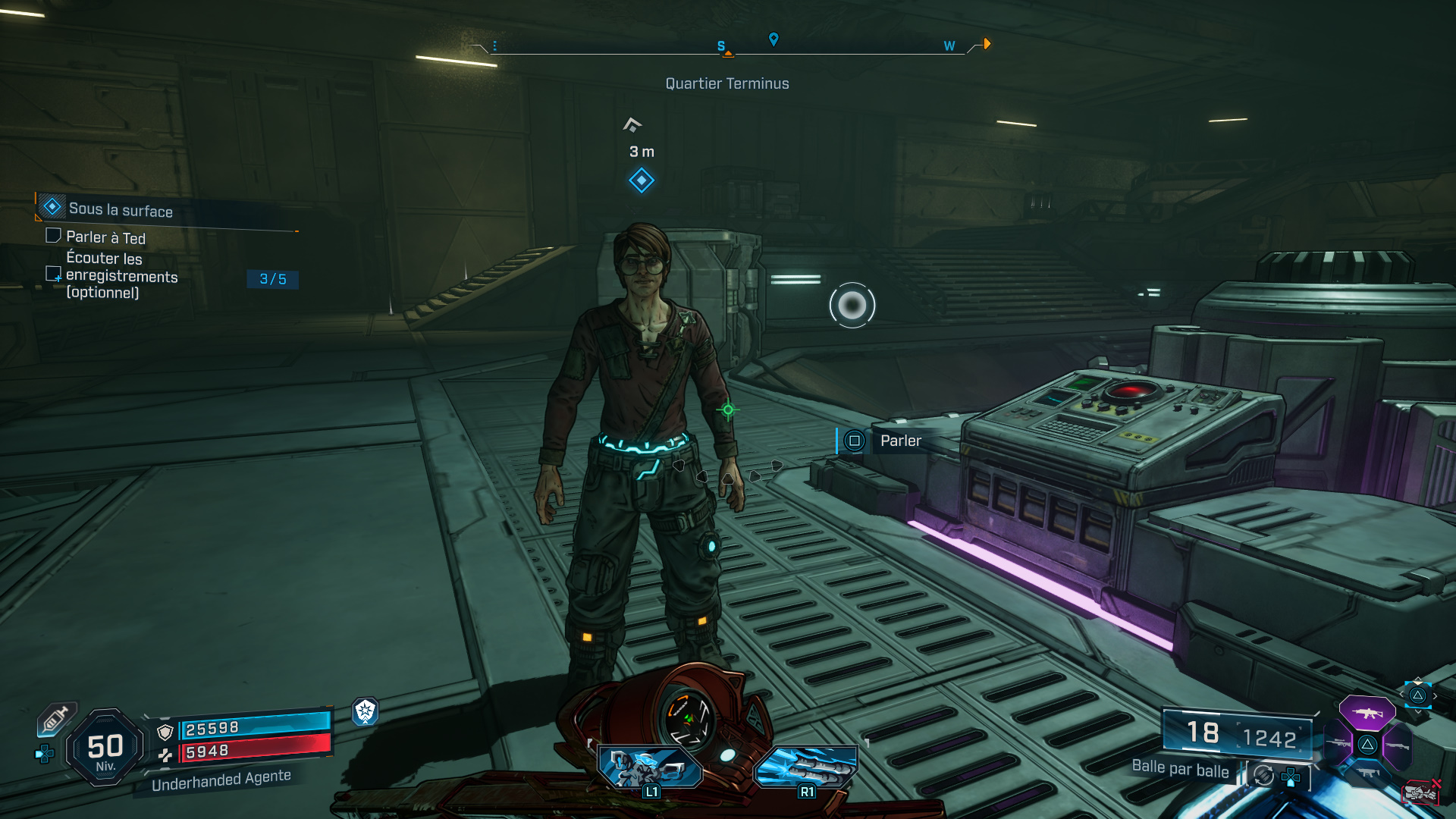
Task: Tick the optional recordings objective checkbox
Action: tap(53, 274)
